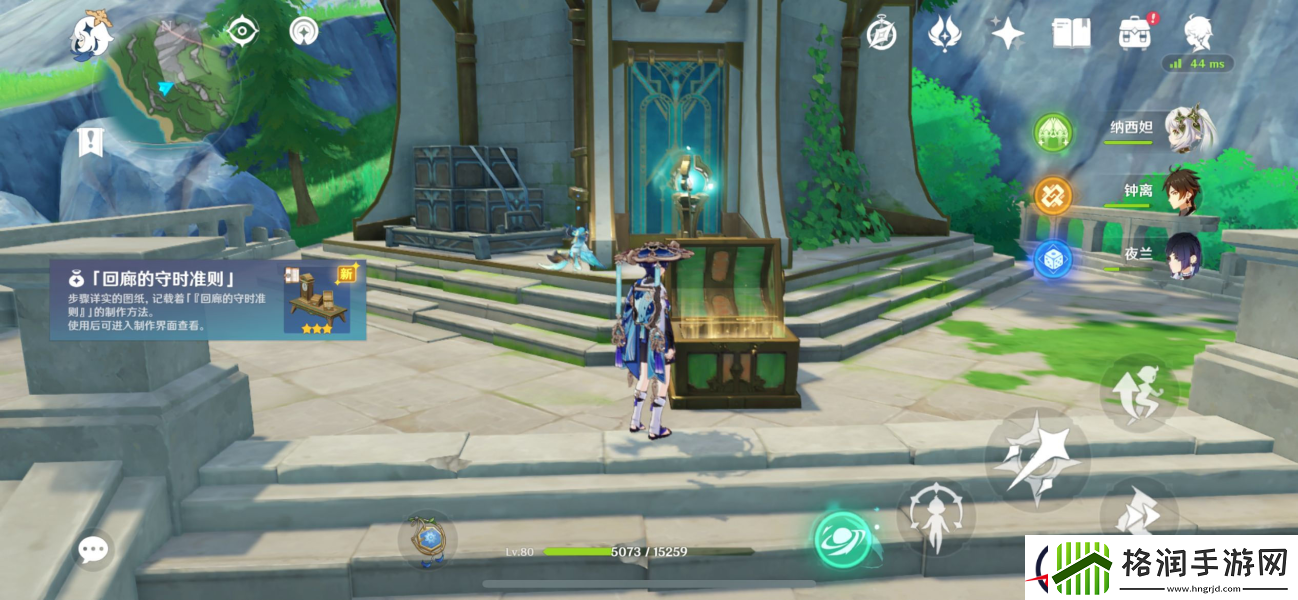Viewport: 1298px width, 600px height.
Task: Activate the elemental sight eye icon
Action: click(241, 31)
